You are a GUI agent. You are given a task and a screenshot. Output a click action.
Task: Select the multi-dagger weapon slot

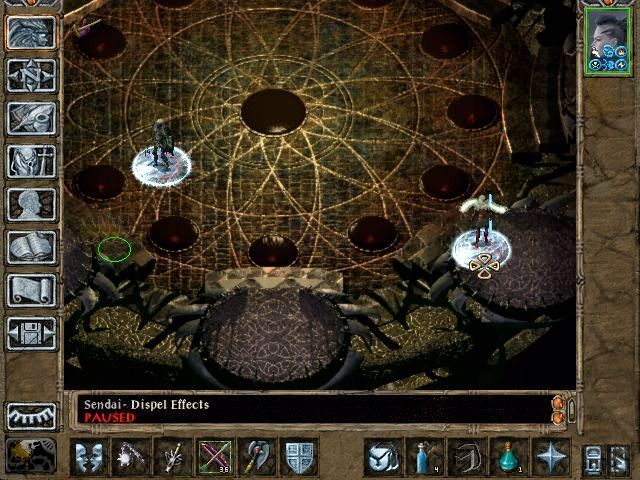coord(173,457)
